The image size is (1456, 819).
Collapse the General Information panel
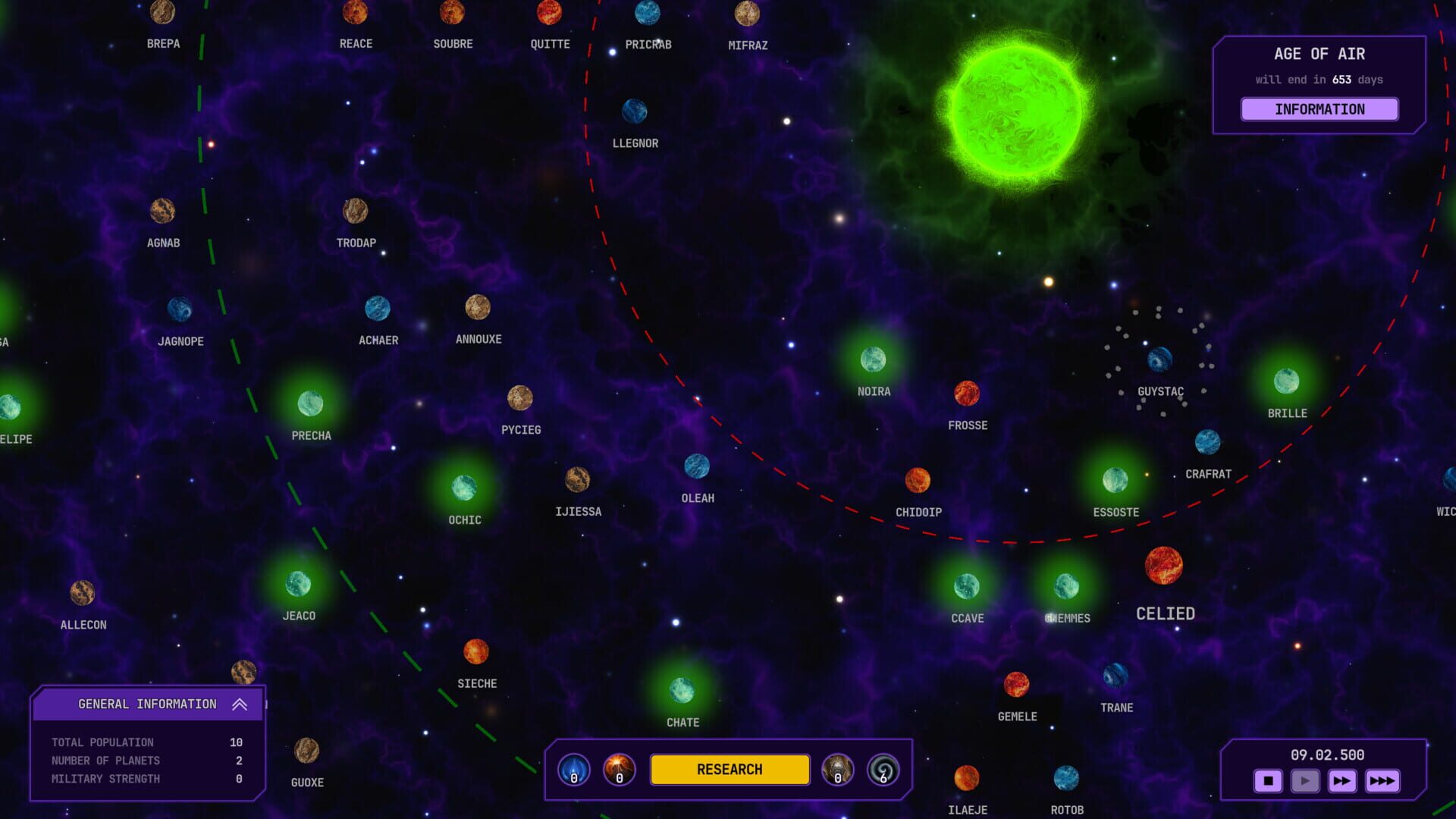click(241, 704)
